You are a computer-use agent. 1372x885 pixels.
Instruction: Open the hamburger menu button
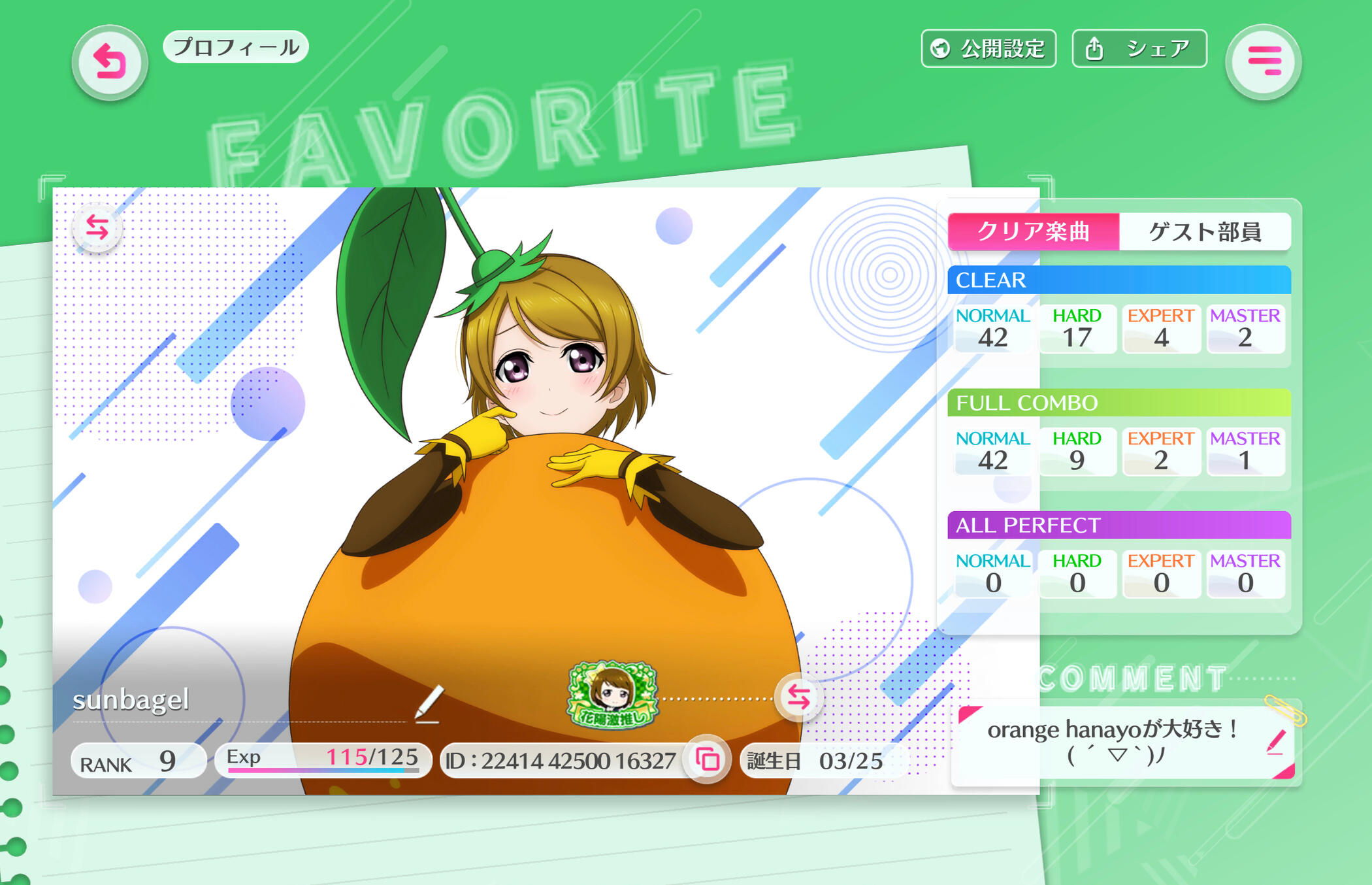(1264, 62)
